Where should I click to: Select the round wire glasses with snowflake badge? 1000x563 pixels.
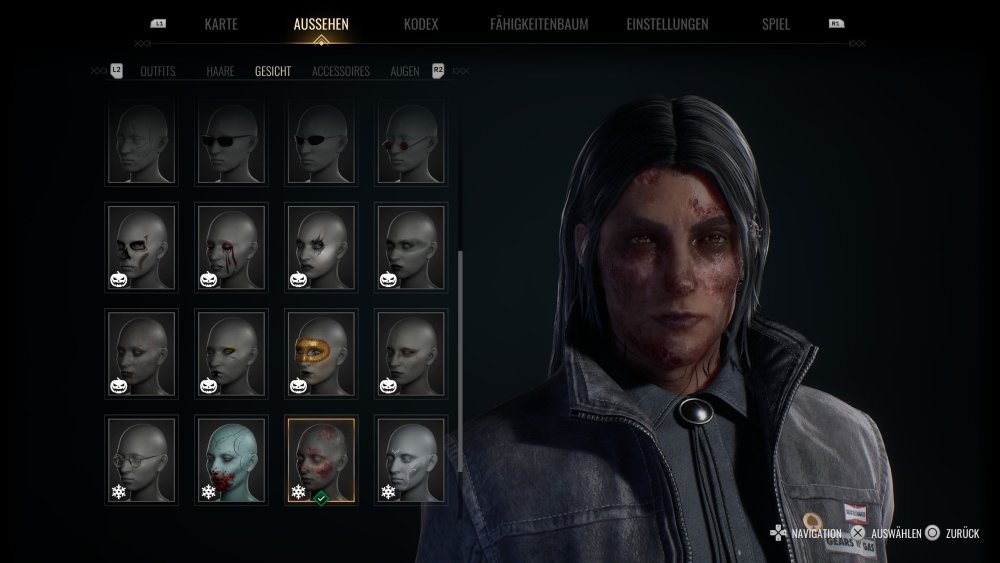pyautogui.click(x=141, y=460)
